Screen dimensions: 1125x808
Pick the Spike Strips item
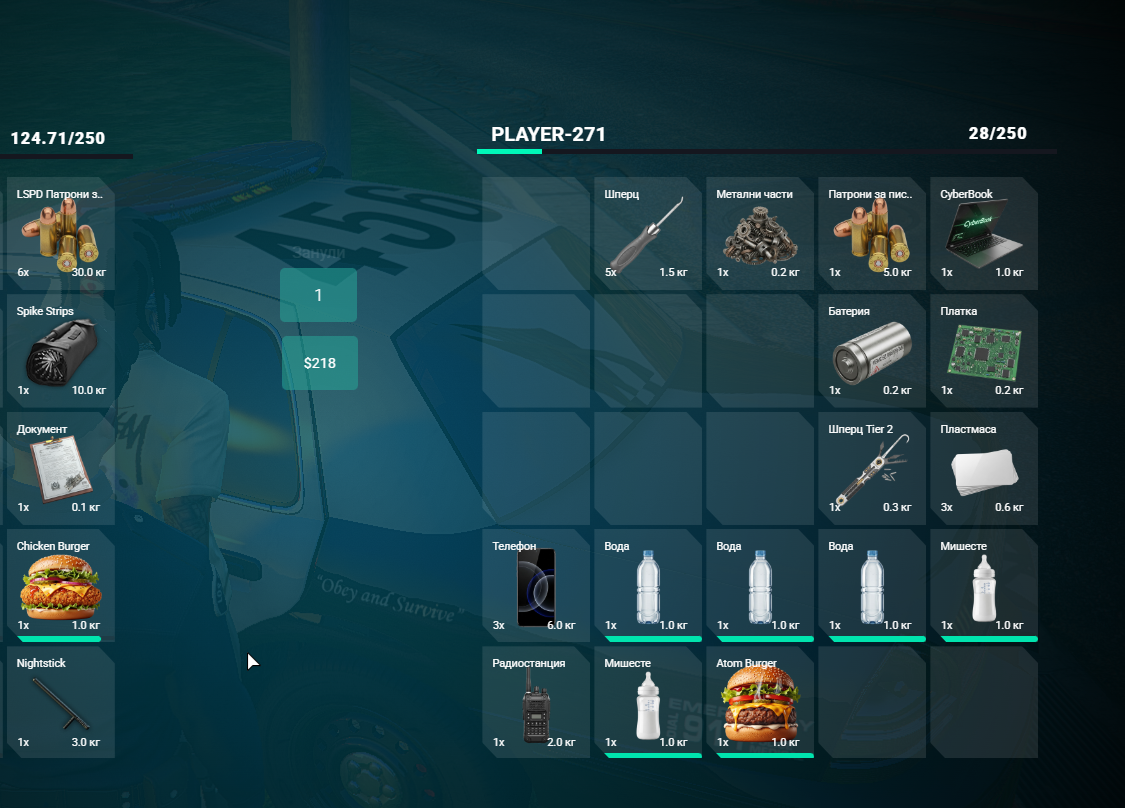tap(60, 351)
